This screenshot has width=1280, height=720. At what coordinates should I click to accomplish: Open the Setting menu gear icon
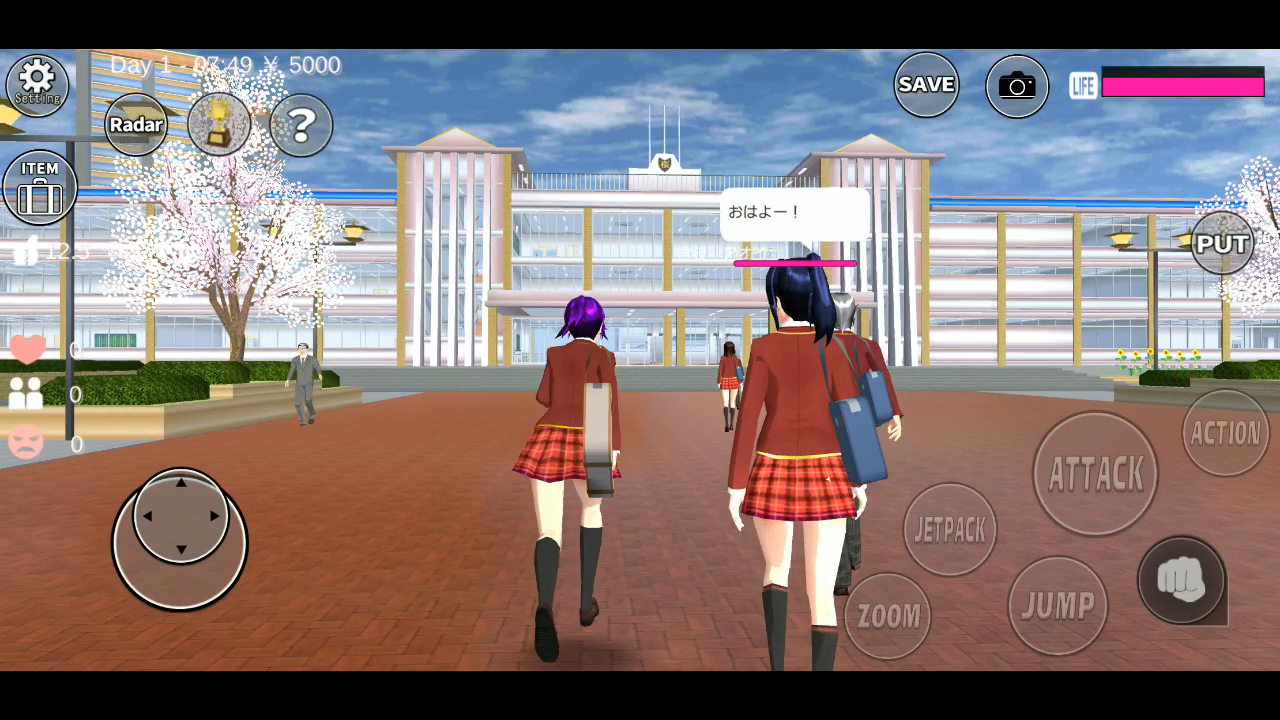coord(37,84)
